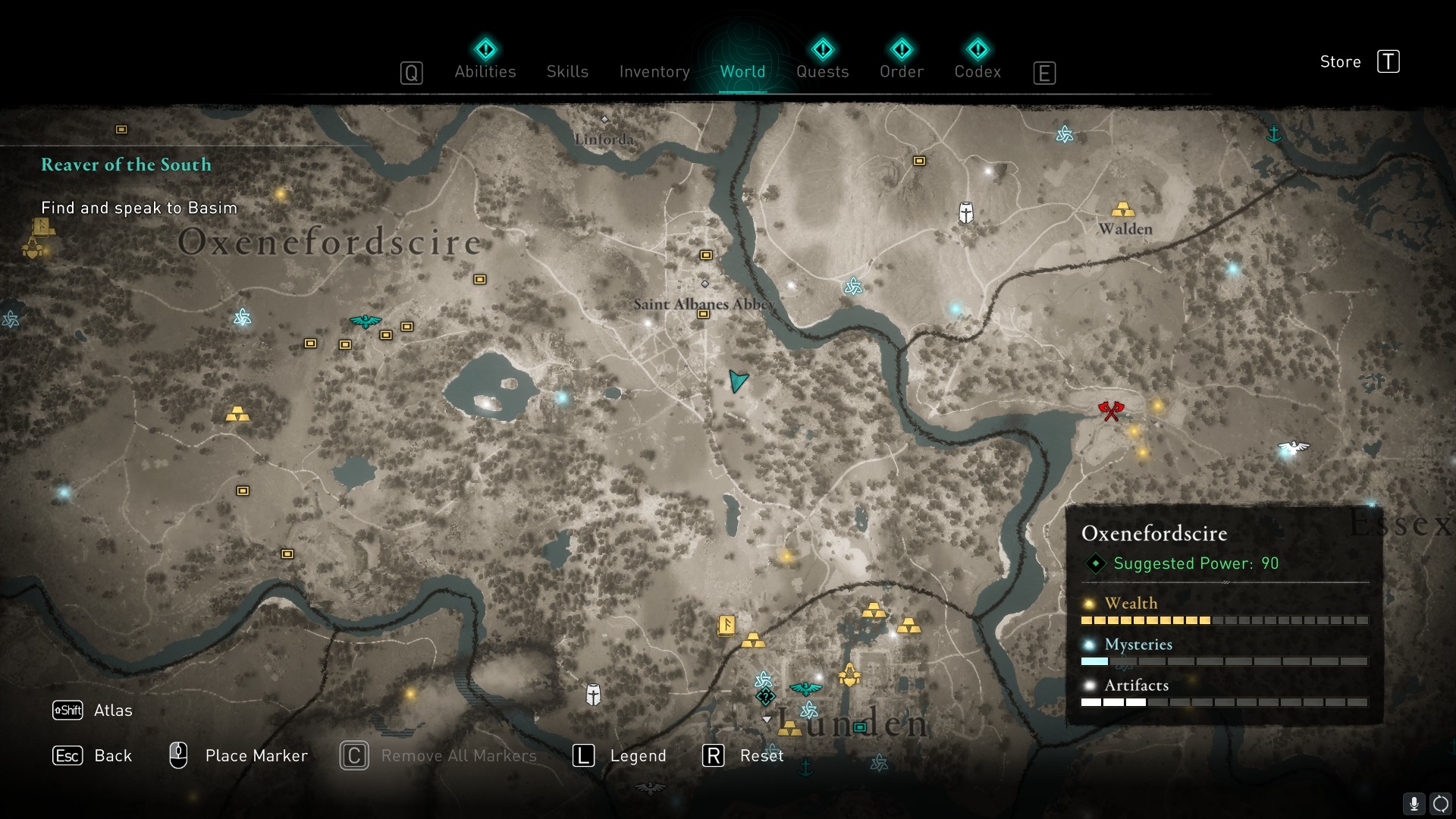This screenshot has height=819, width=1456.
Task: Switch to the Codex tab
Action: tap(977, 71)
